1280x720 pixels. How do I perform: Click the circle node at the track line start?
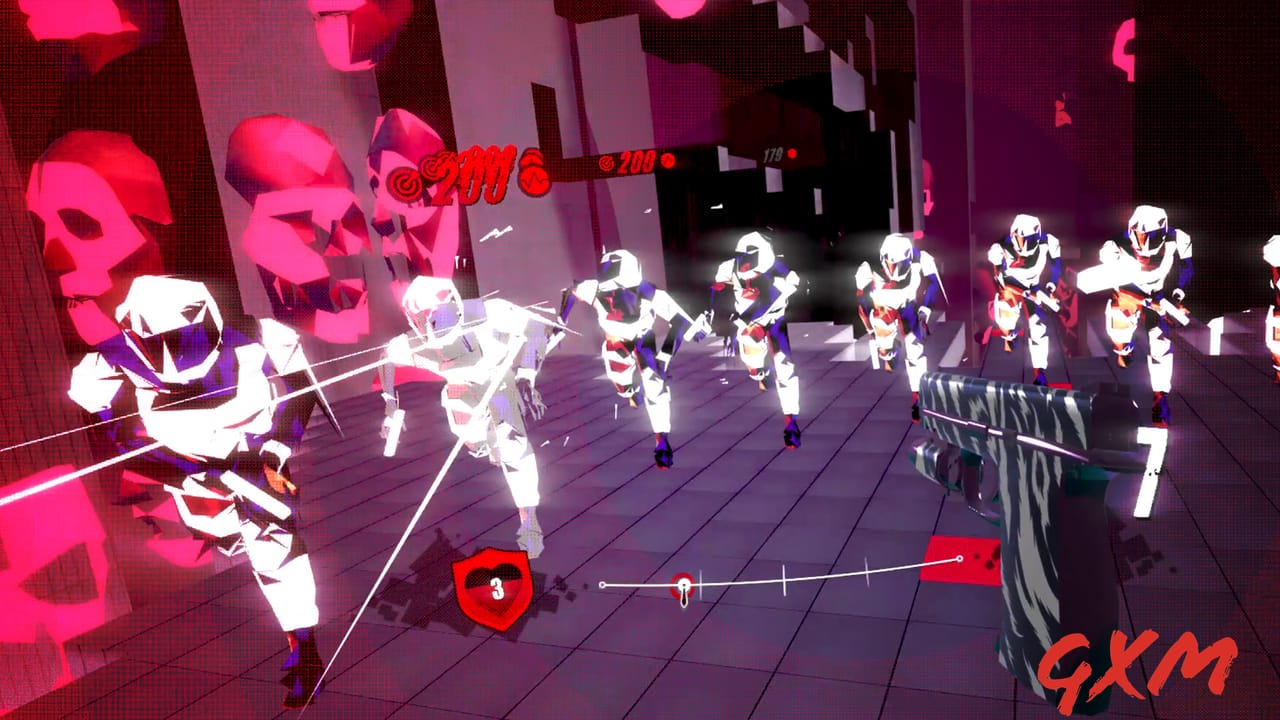[602, 585]
